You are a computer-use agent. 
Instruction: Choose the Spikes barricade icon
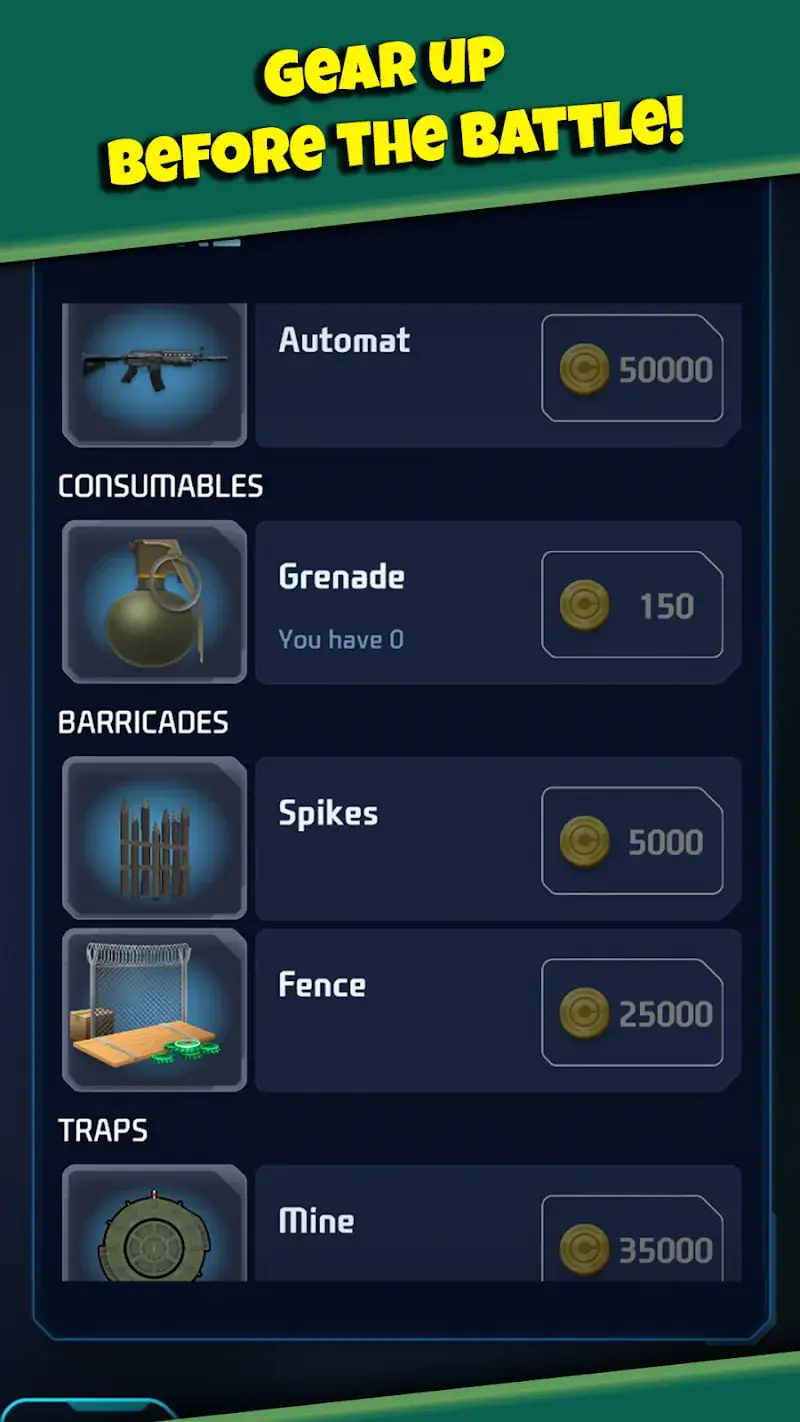tap(154, 838)
